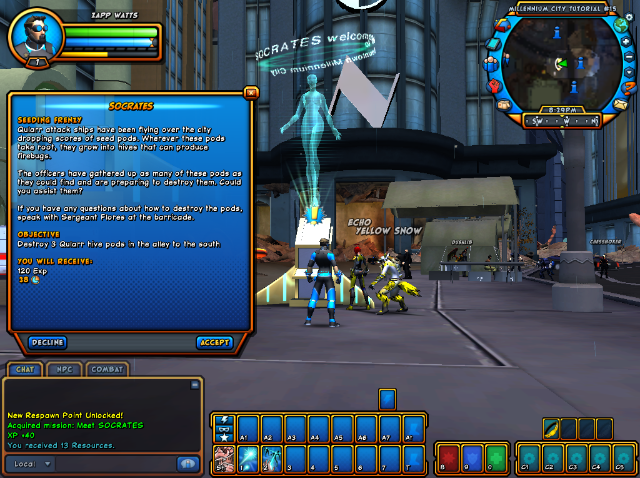Click Zapp Watts' character portrait
The image size is (640, 478).
point(30,37)
